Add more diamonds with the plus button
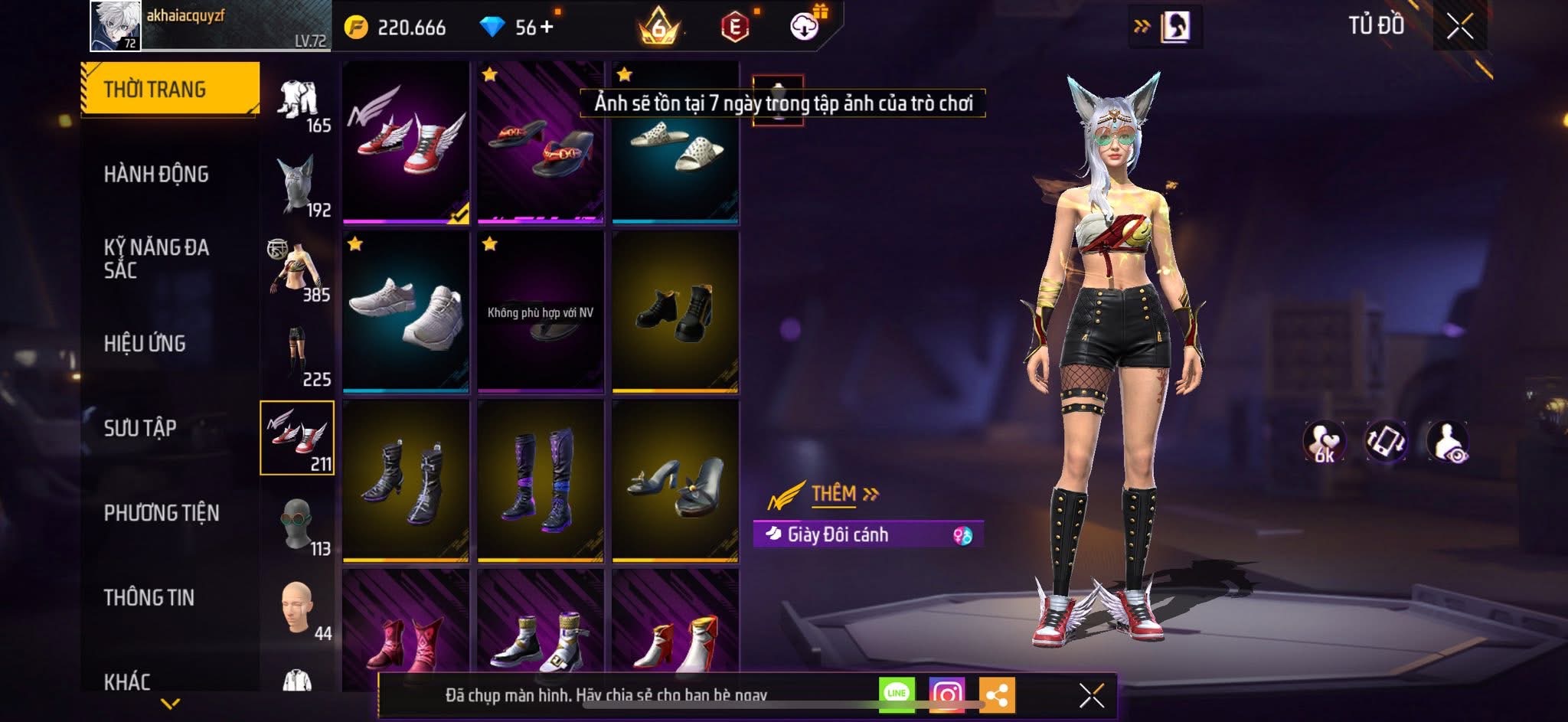 click(547, 28)
